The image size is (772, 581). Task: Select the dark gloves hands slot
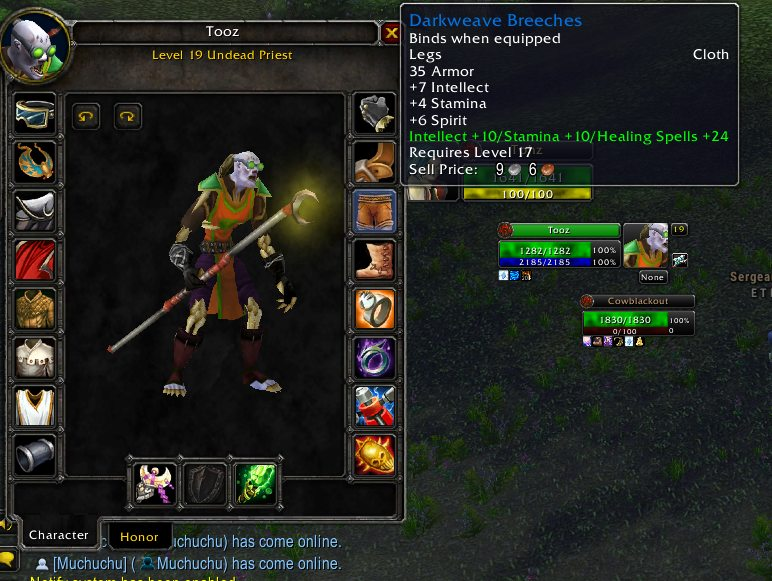pyautogui.click(x=375, y=113)
